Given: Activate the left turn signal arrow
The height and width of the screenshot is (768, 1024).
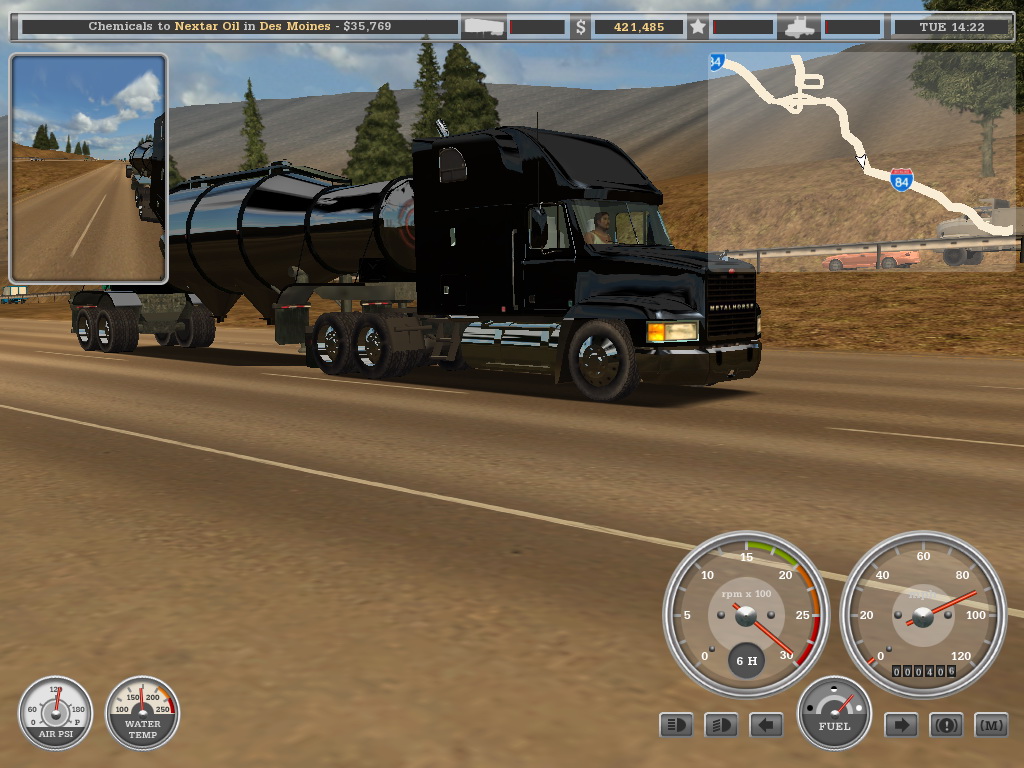Looking at the screenshot, I should tap(766, 725).
